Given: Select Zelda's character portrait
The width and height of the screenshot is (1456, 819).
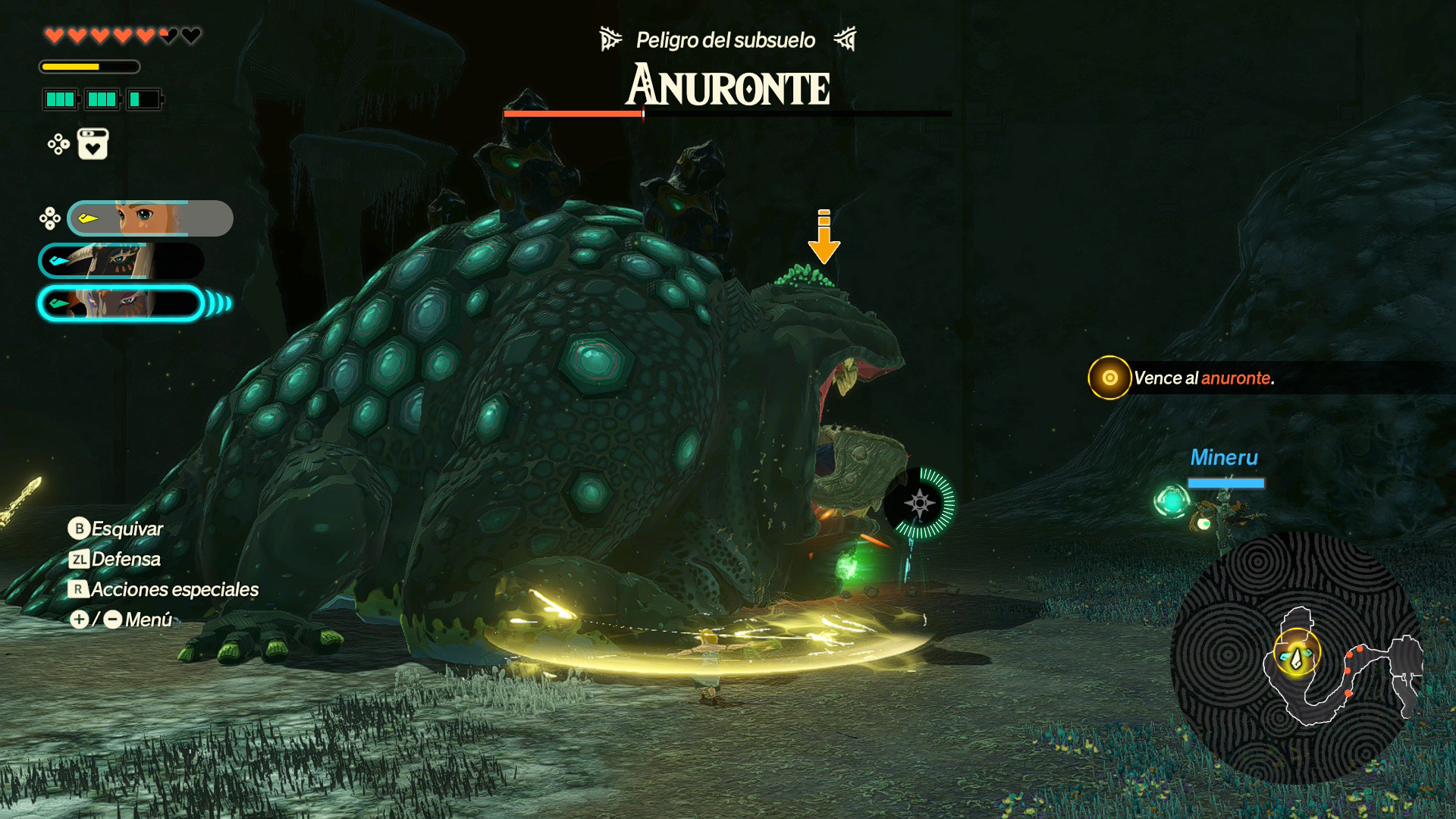Looking at the screenshot, I should [149, 218].
